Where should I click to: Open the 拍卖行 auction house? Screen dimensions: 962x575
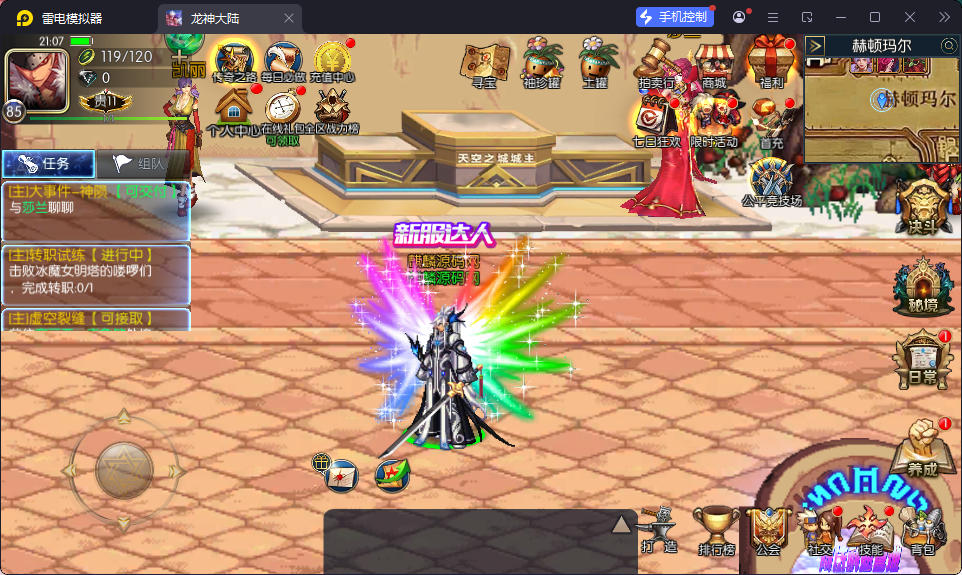click(x=655, y=64)
